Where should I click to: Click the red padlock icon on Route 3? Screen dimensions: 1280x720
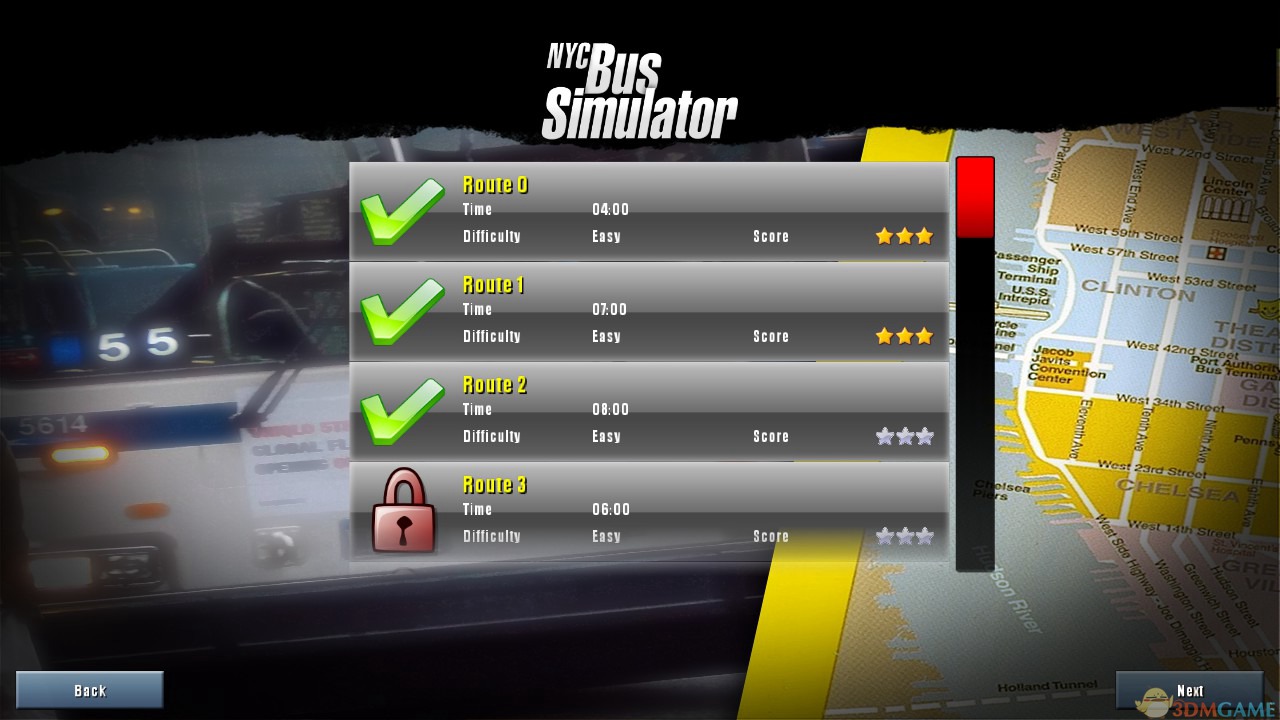(x=403, y=511)
